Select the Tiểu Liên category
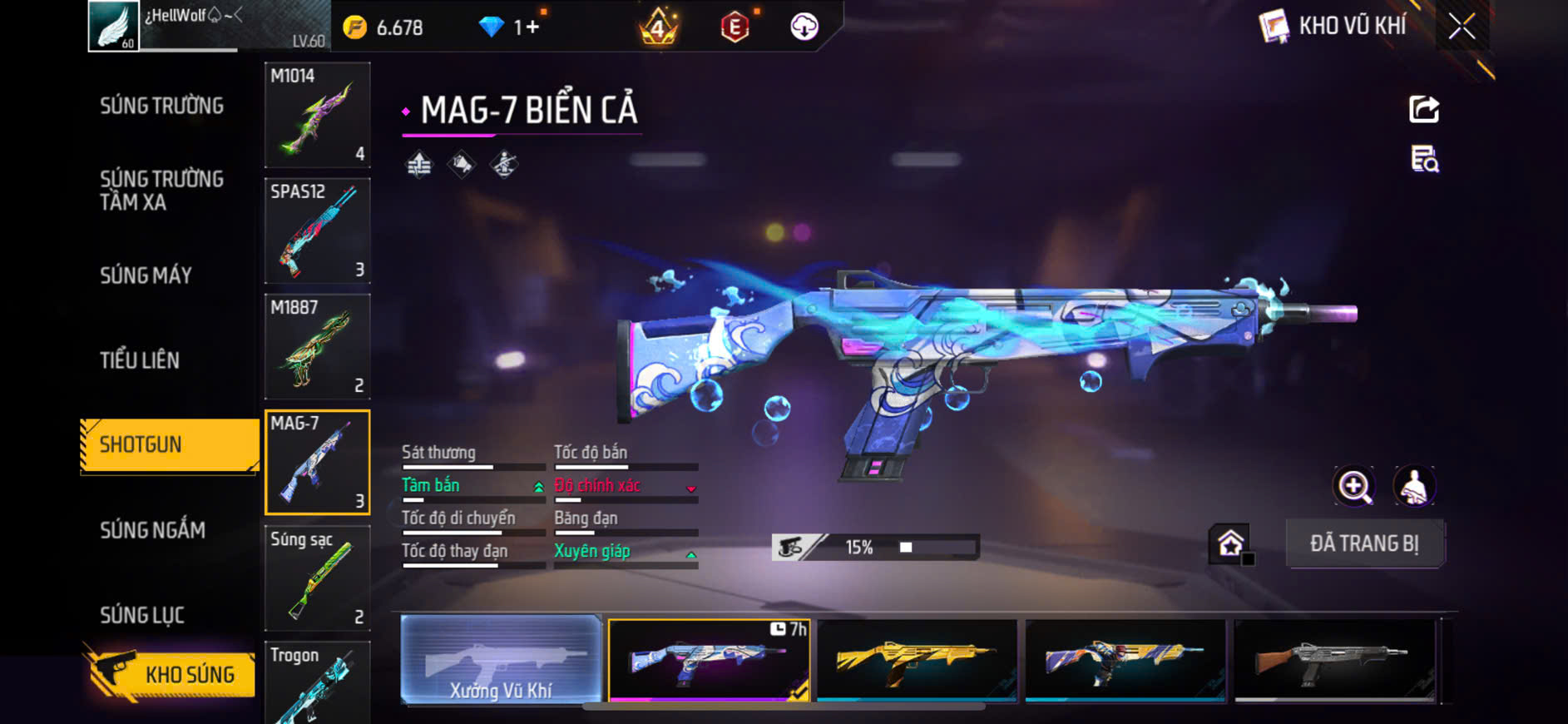The image size is (1568, 724). 140,360
